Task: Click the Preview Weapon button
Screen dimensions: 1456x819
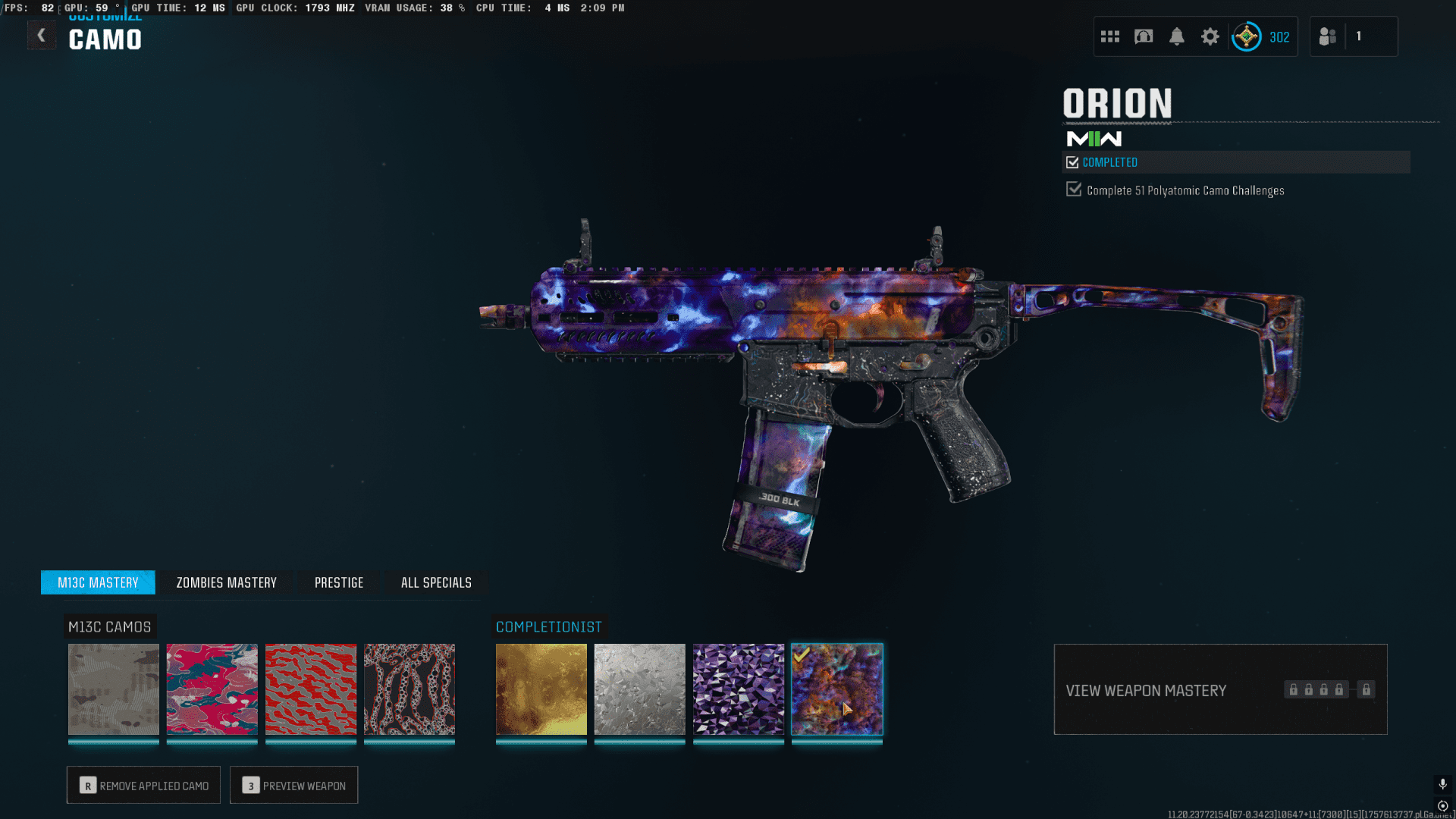Action: (x=293, y=786)
